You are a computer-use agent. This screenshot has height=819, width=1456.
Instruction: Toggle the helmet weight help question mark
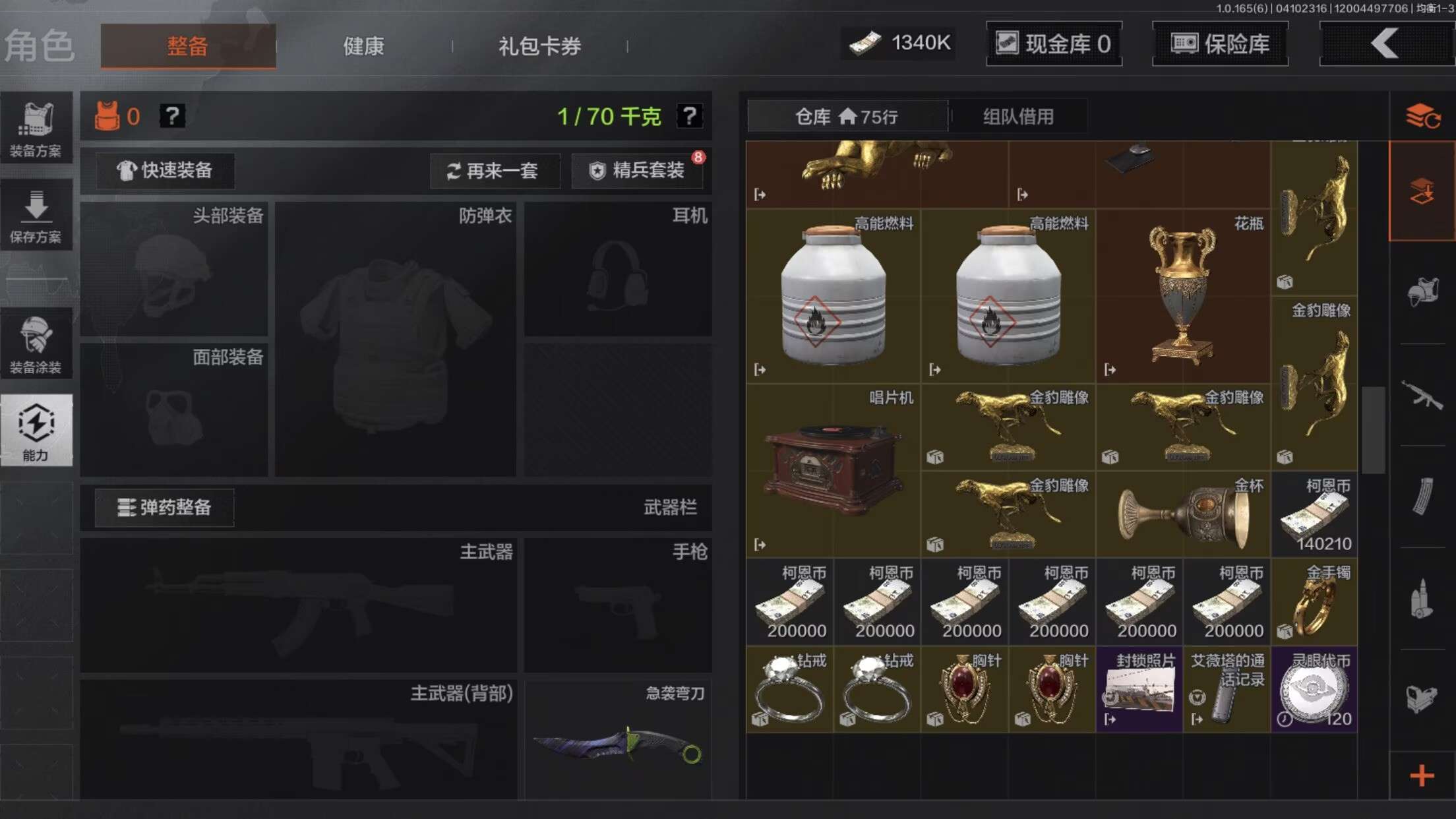(x=172, y=117)
